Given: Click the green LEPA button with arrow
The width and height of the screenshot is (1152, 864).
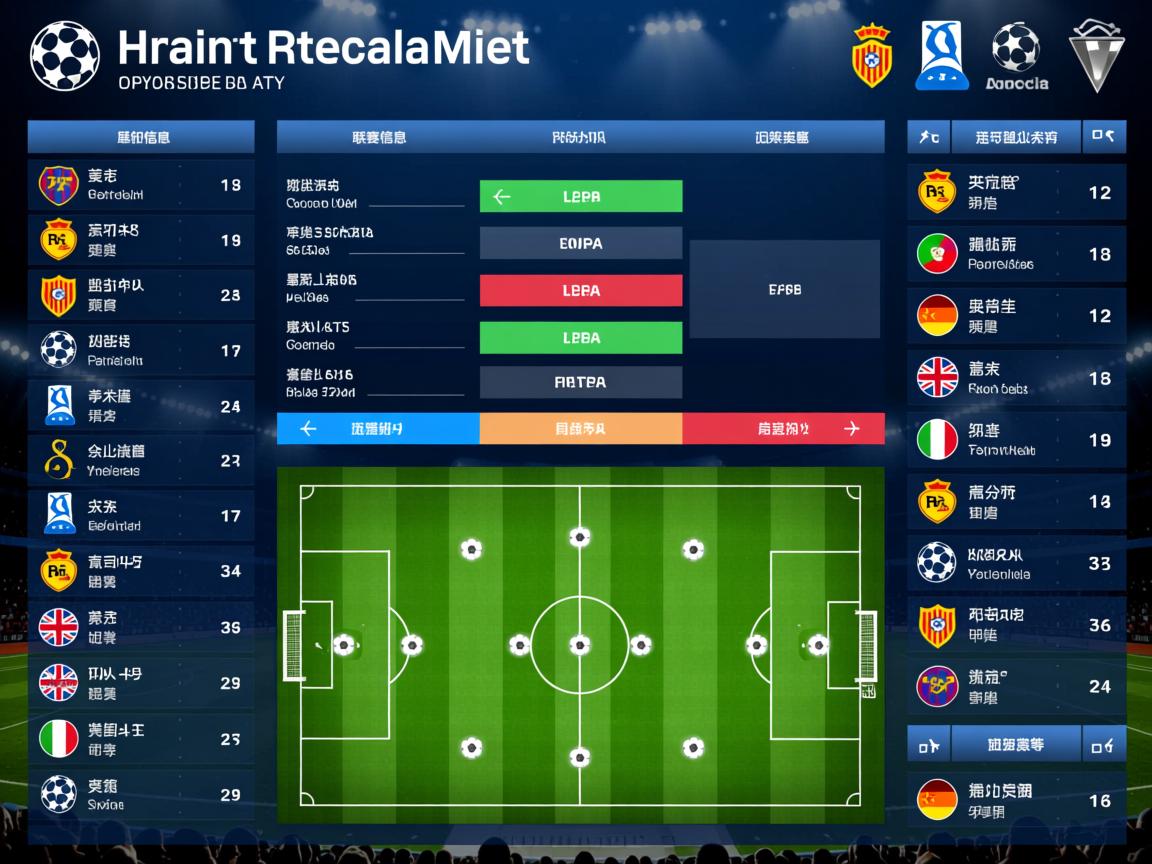Looking at the screenshot, I should coord(581,197).
